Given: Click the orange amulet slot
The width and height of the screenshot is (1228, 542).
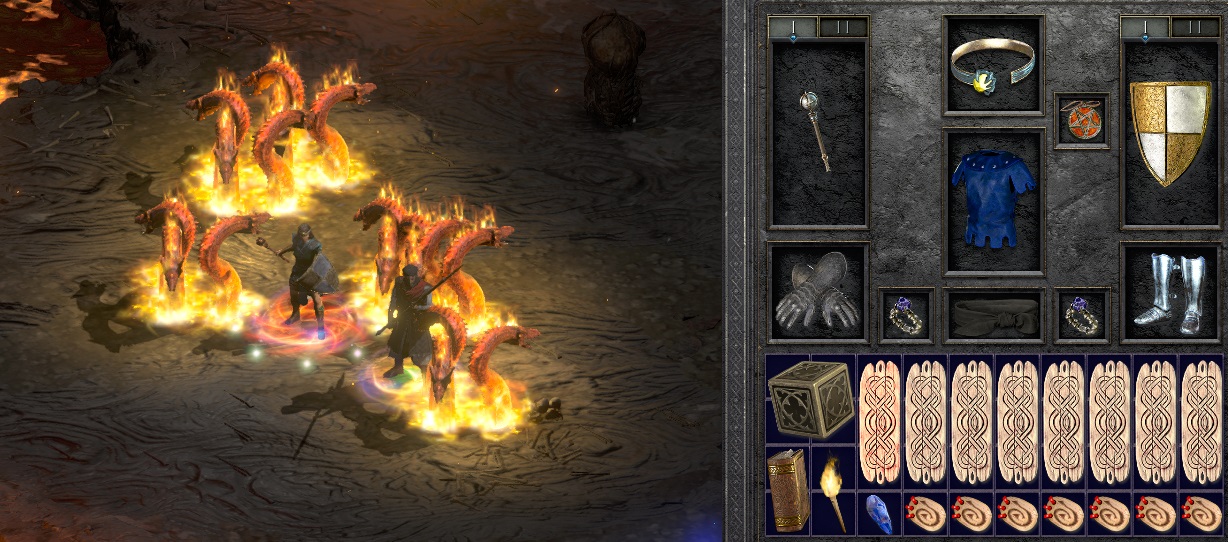Looking at the screenshot, I should 1082,120.
